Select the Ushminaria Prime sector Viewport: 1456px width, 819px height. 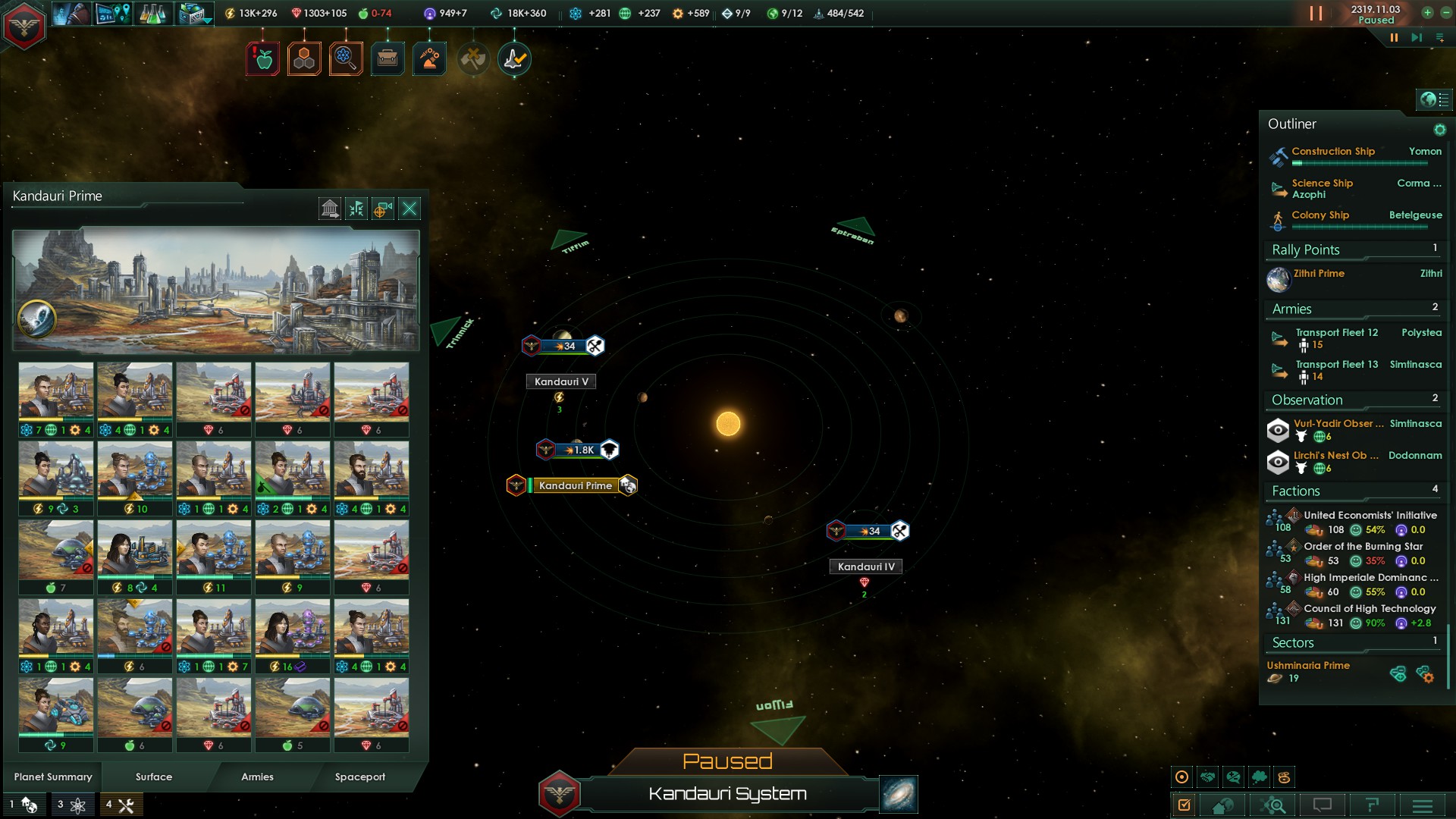[1308, 665]
